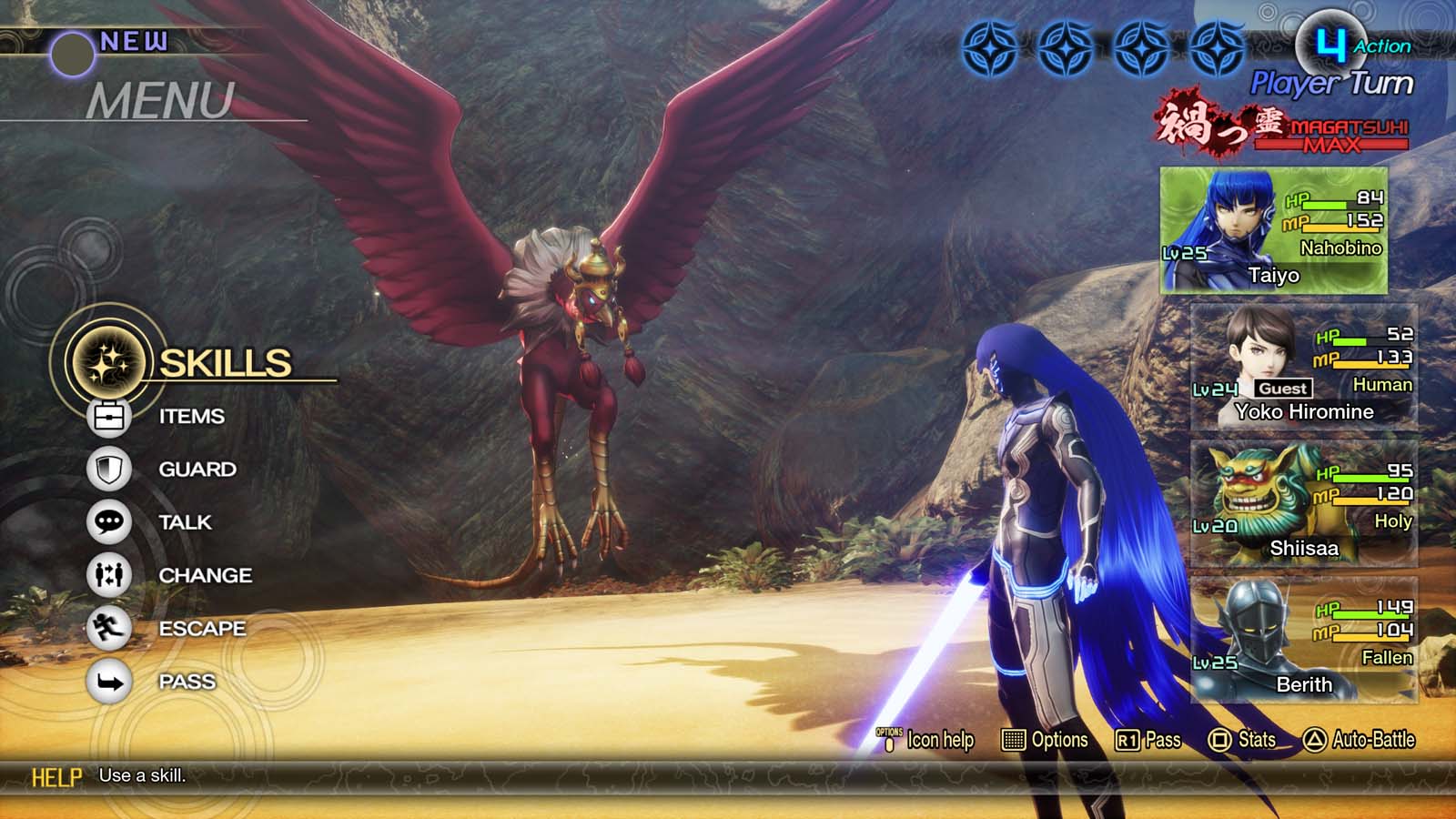Select the Talk speech bubble icon
1456x819 pixels.
(x=109, y=522)
